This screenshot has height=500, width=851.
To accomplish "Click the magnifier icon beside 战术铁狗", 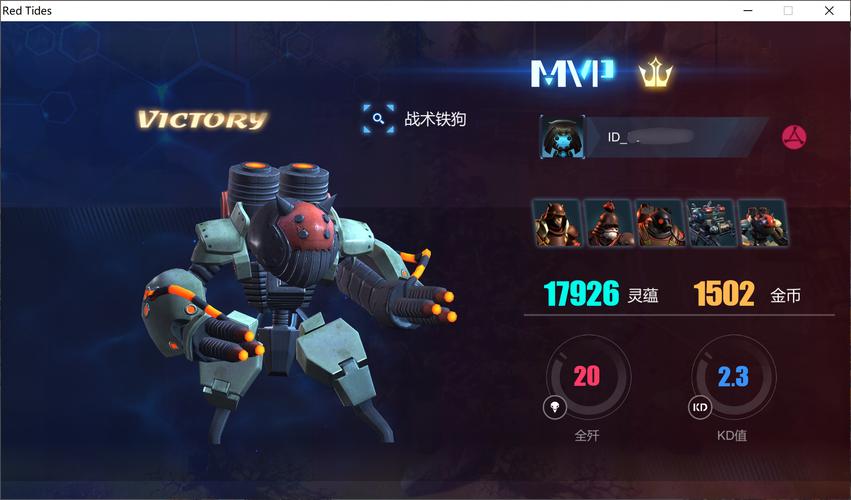I will pos(378,119).
